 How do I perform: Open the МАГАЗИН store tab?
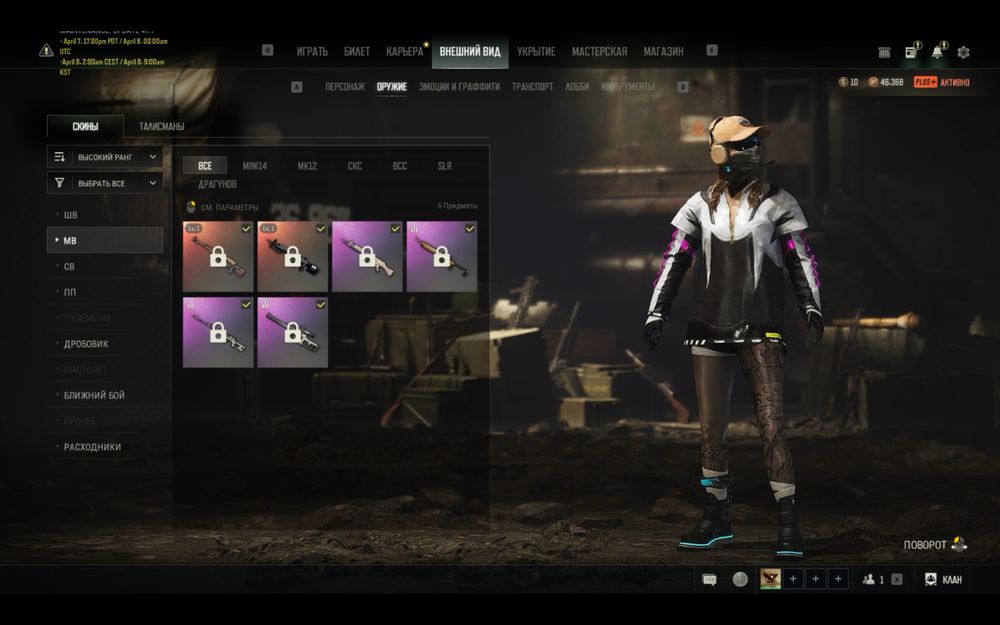[663, 52]
